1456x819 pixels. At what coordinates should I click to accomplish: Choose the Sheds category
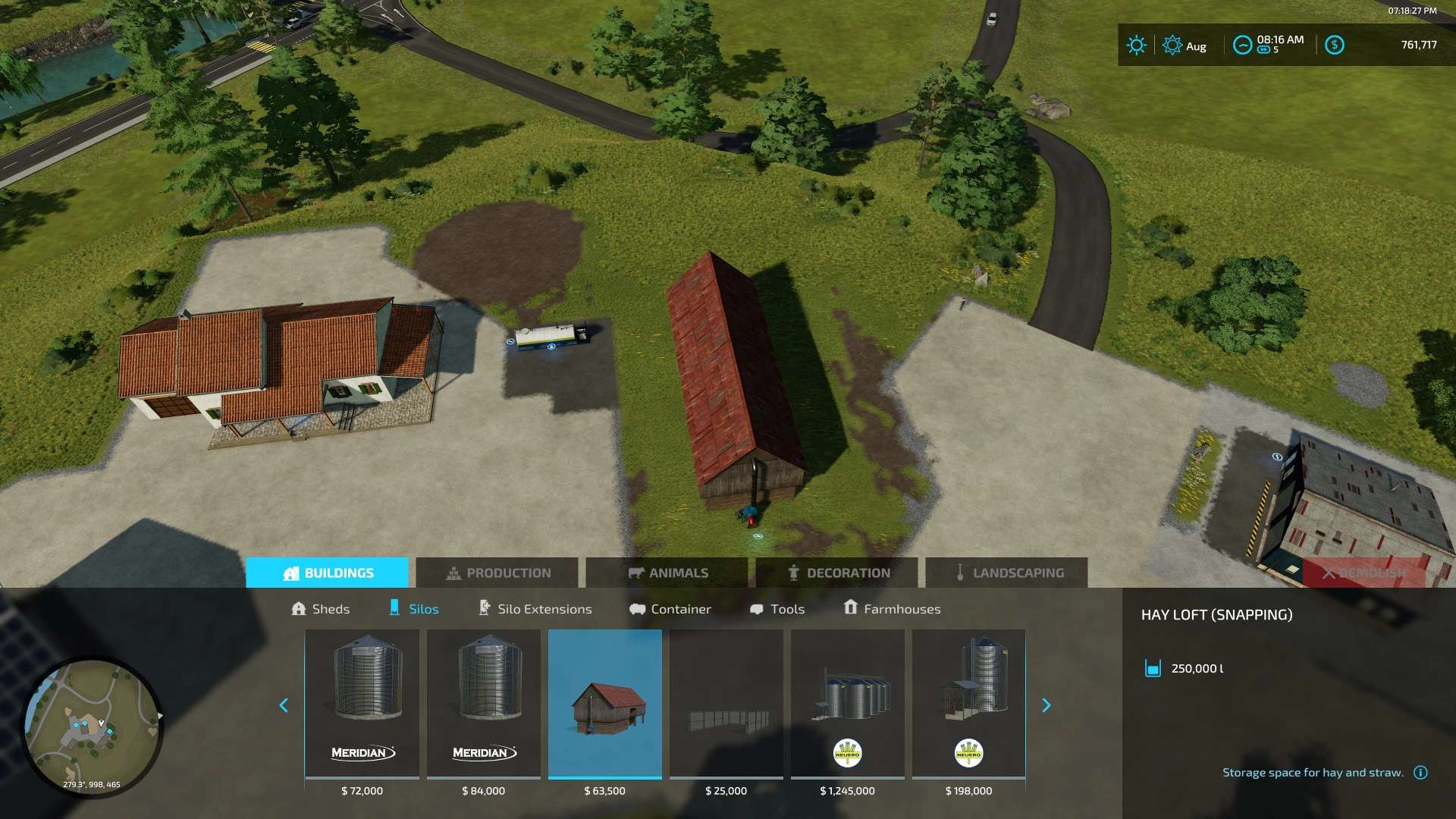(321, 609)
